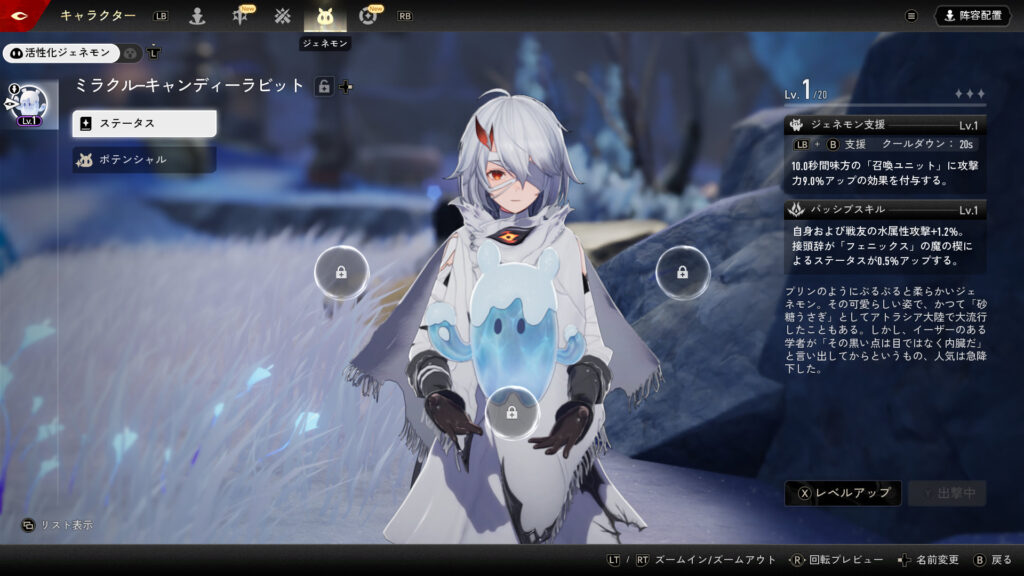Select the ジェネモン tab icon
The width and height of the screenshot is (1024, 576).
click(x=325, y=16)
